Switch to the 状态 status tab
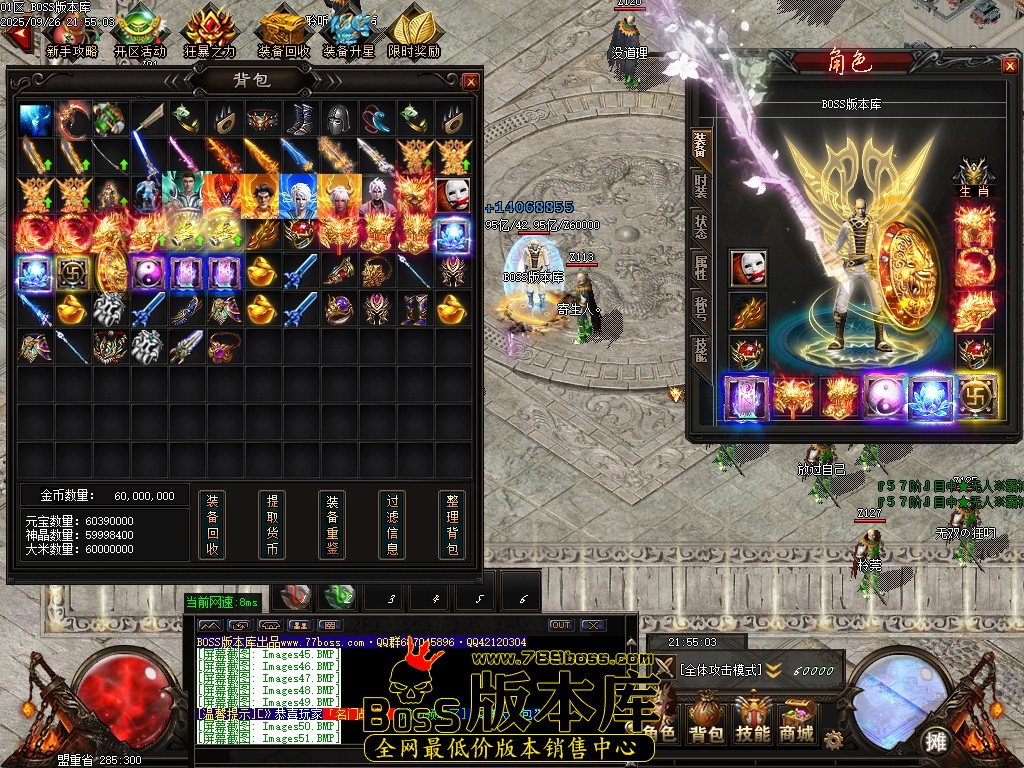Screen dimensions: 1024x768 [700, 228]
